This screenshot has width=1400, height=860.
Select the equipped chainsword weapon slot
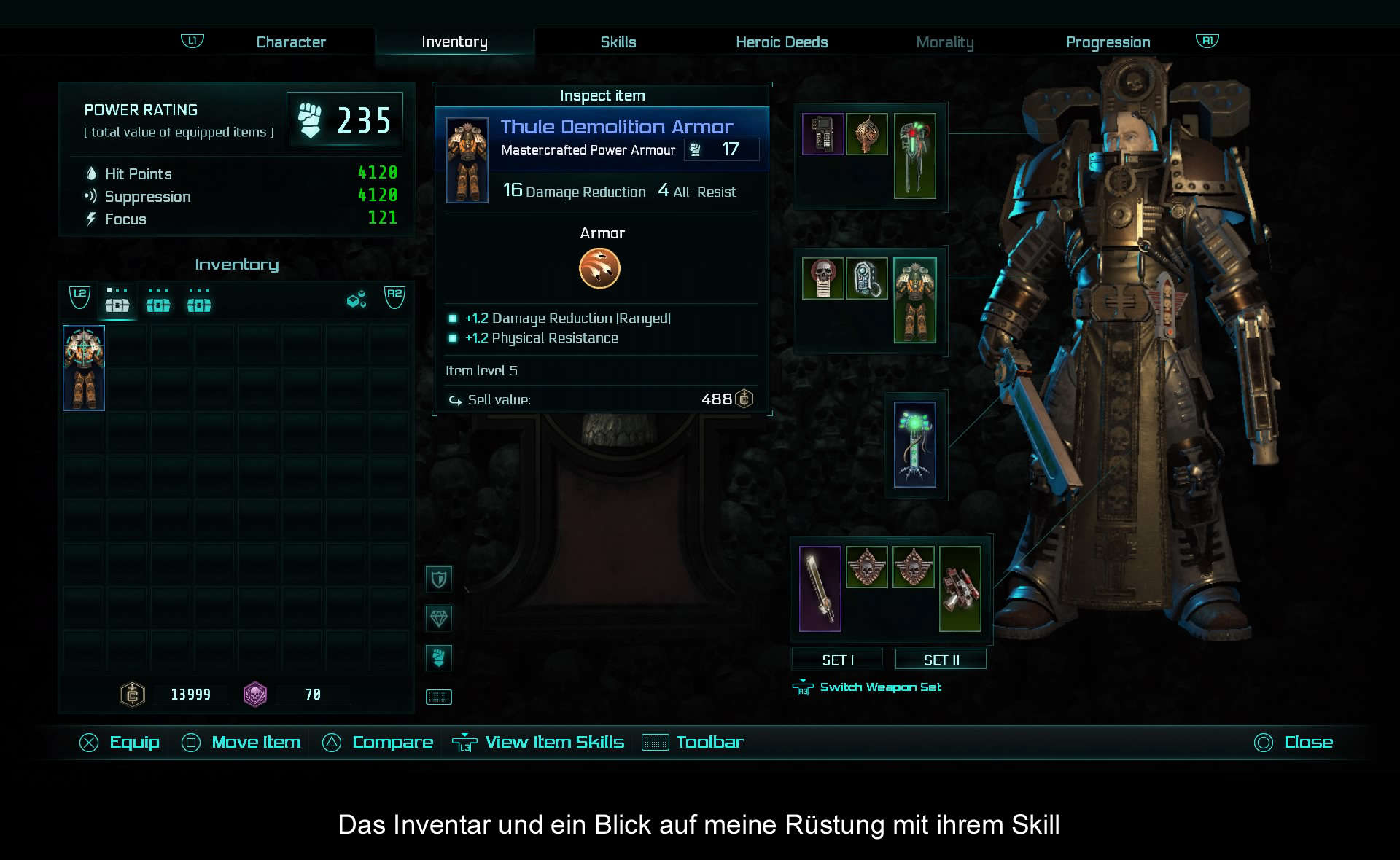[x=820, y=588]
